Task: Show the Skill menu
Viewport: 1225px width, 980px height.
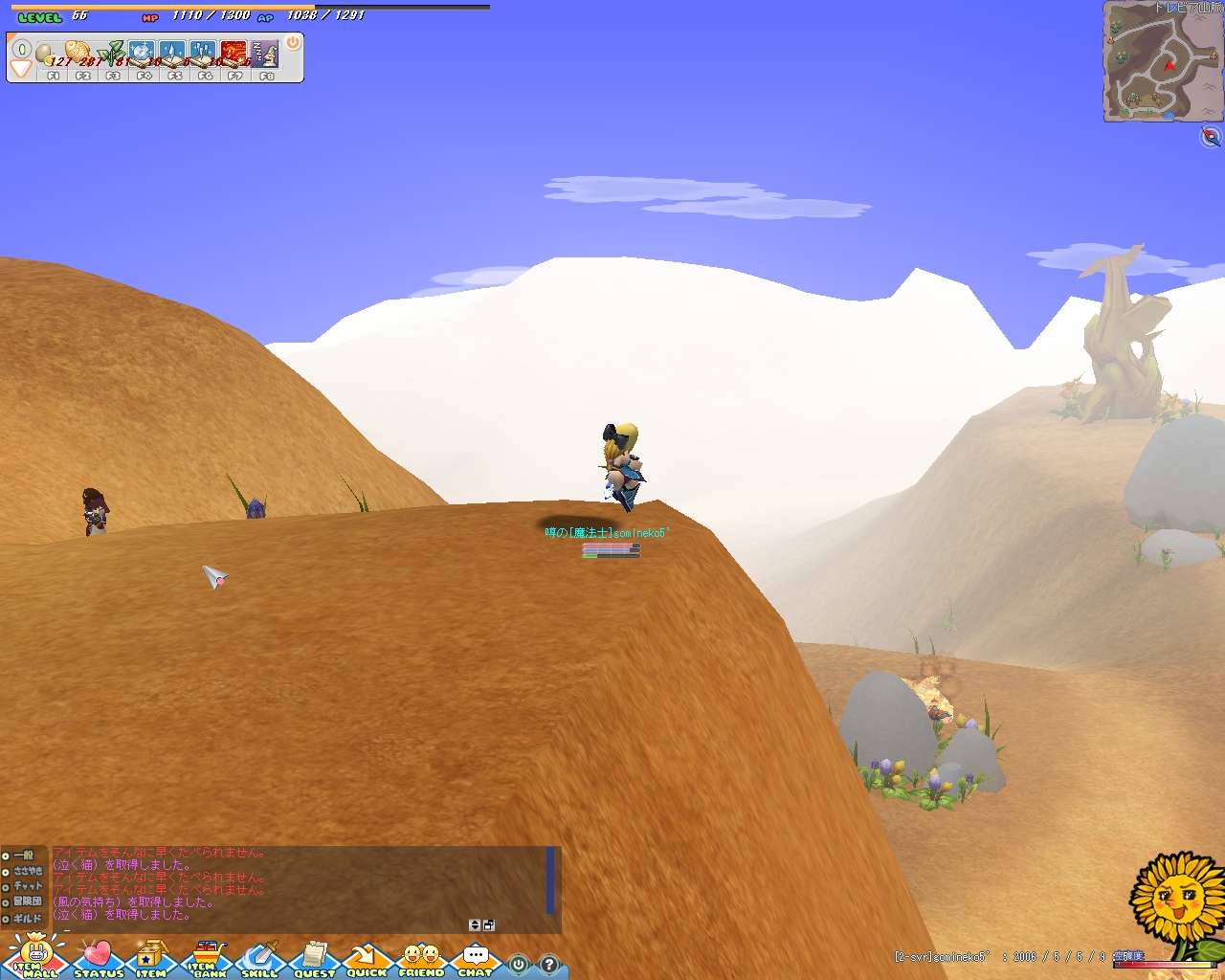Action: 259,959
